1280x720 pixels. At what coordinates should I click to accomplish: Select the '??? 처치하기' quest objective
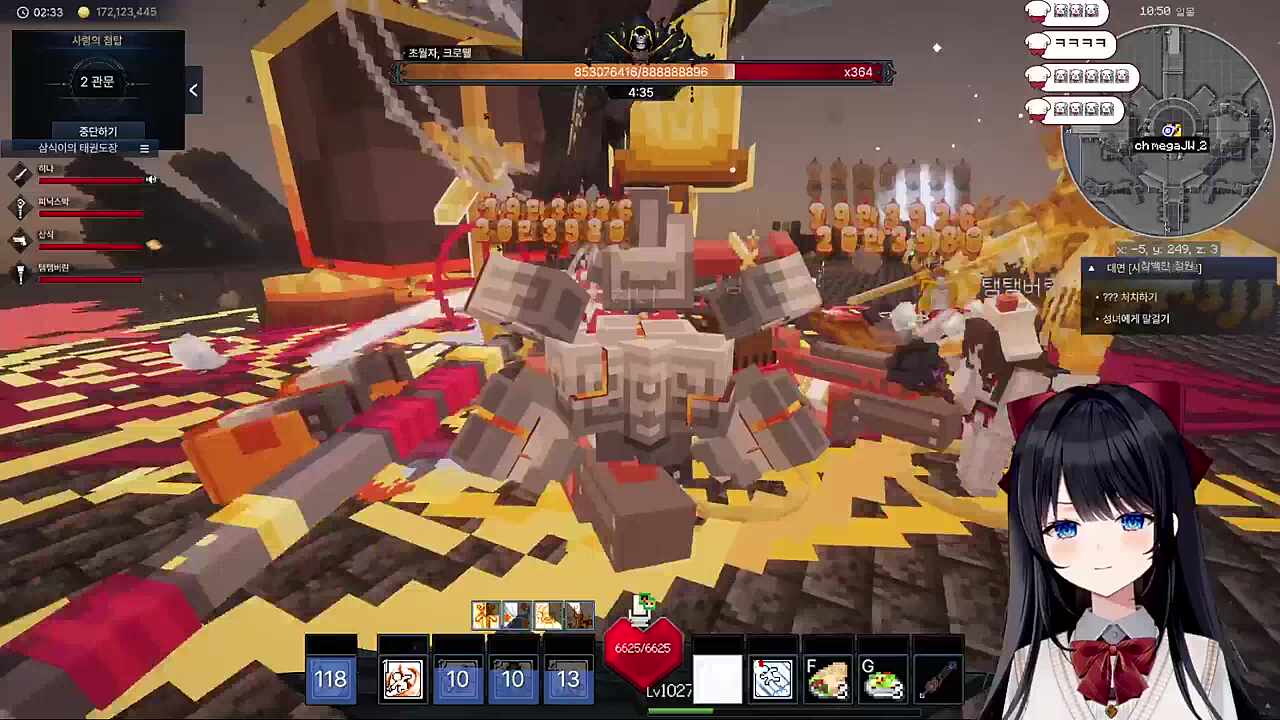click(1130, 297)
